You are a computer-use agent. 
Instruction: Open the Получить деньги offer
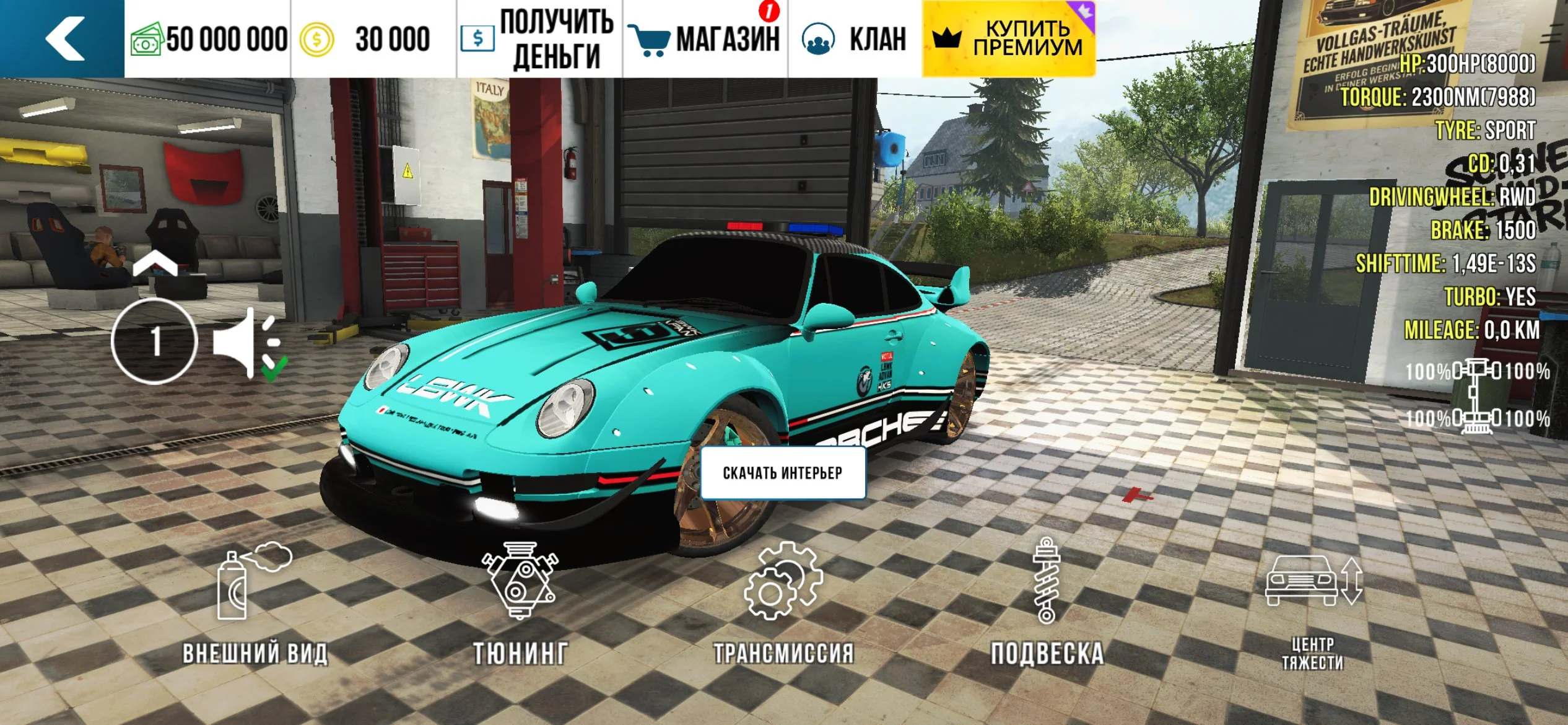[539, 38]
